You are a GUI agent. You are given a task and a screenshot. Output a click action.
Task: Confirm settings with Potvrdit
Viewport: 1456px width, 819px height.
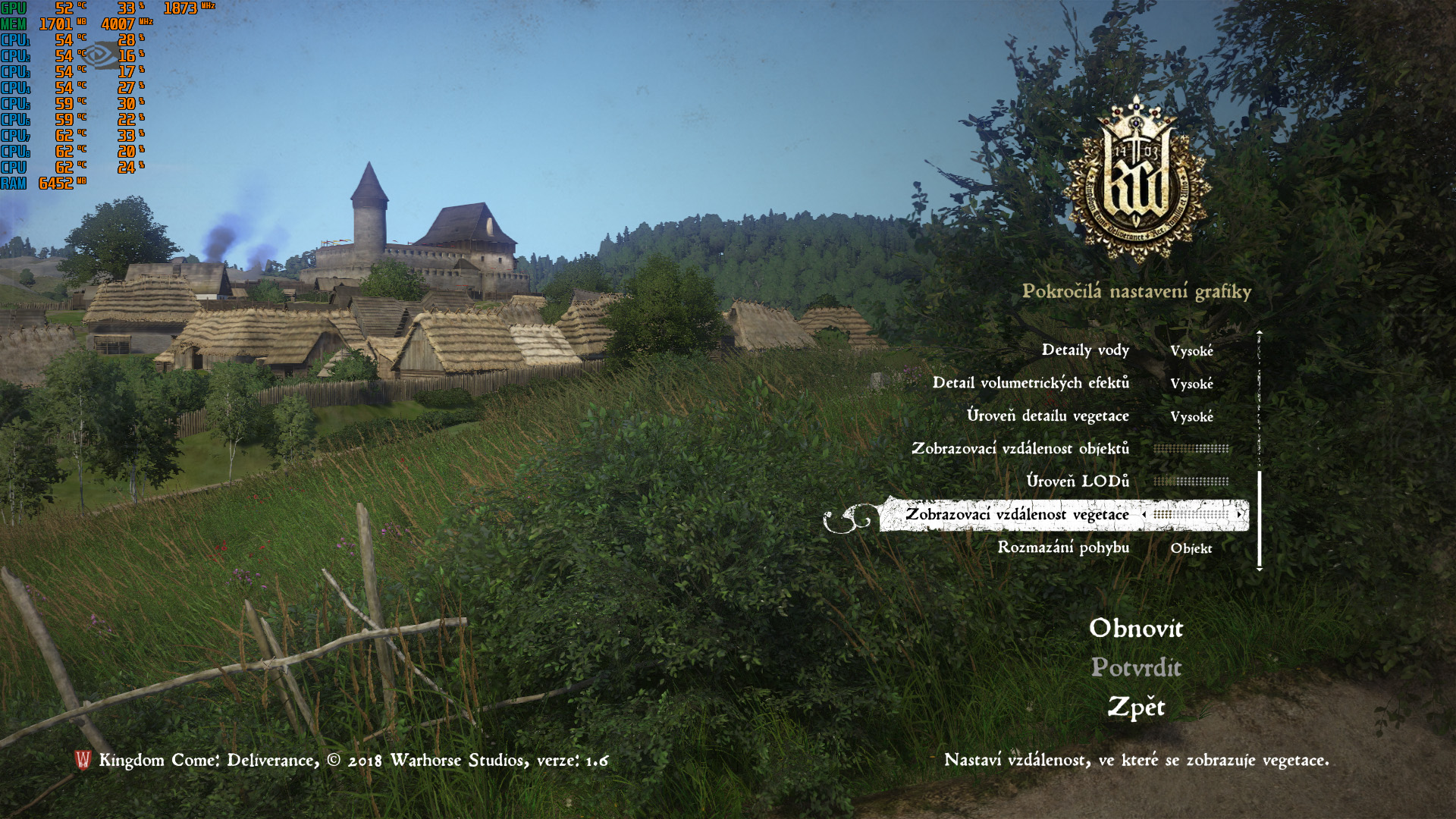[x=1136, y=668]
